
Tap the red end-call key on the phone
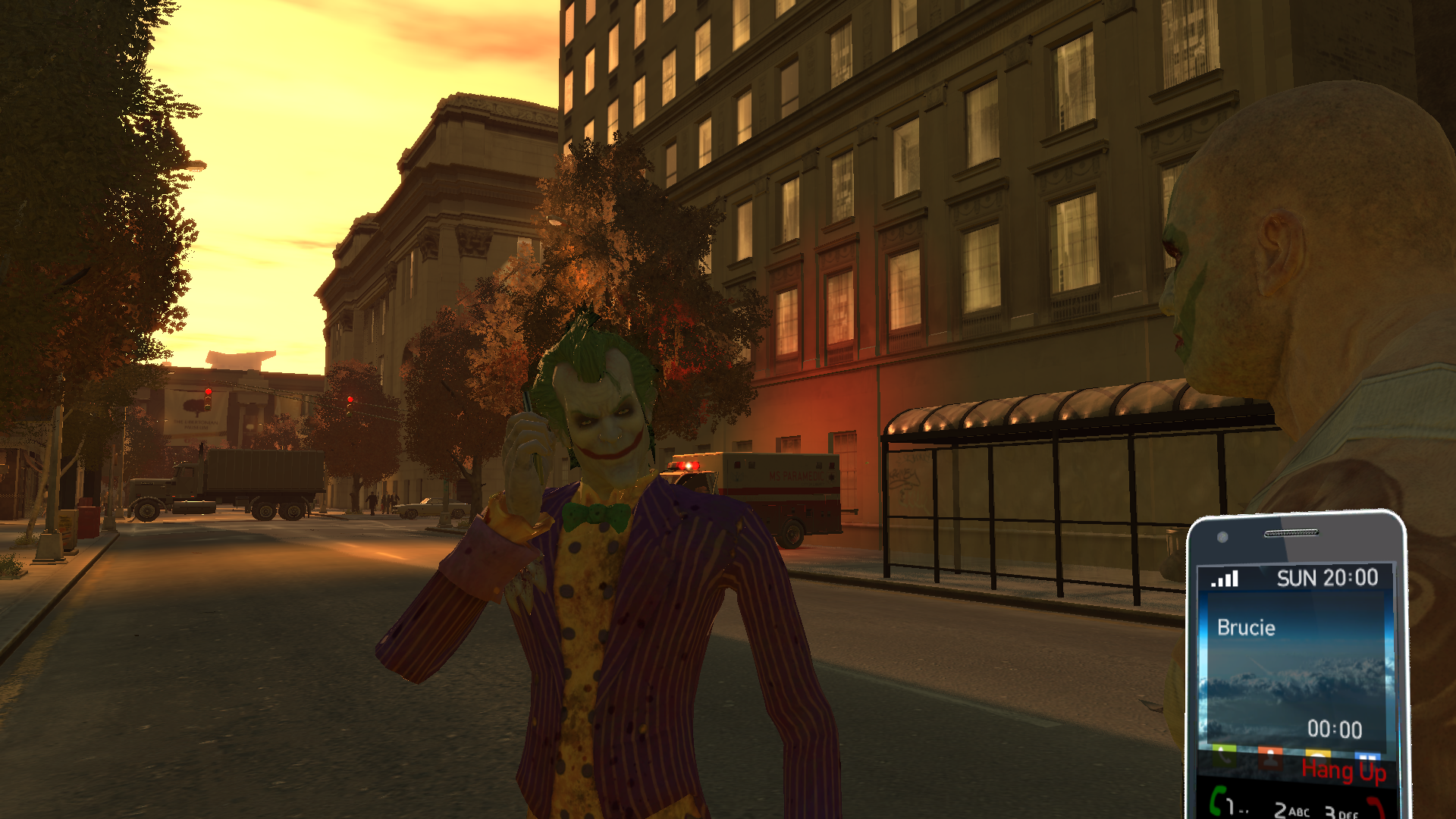[1376, 805]
